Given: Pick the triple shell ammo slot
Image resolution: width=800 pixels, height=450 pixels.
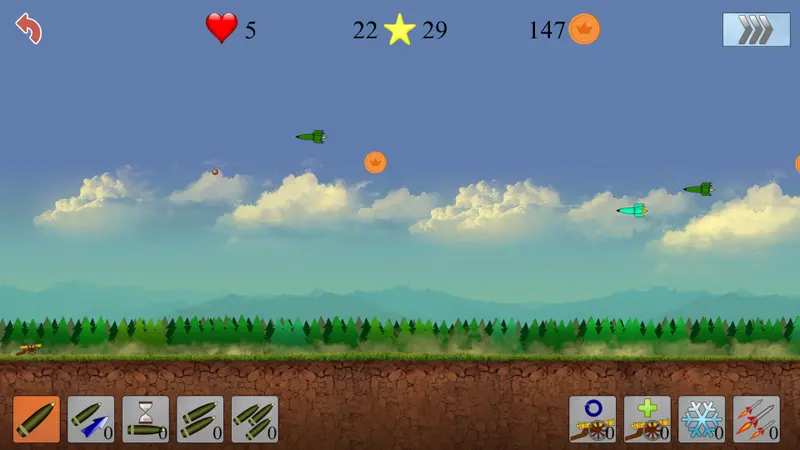Looking at the screenshot, I should [255, 419].
